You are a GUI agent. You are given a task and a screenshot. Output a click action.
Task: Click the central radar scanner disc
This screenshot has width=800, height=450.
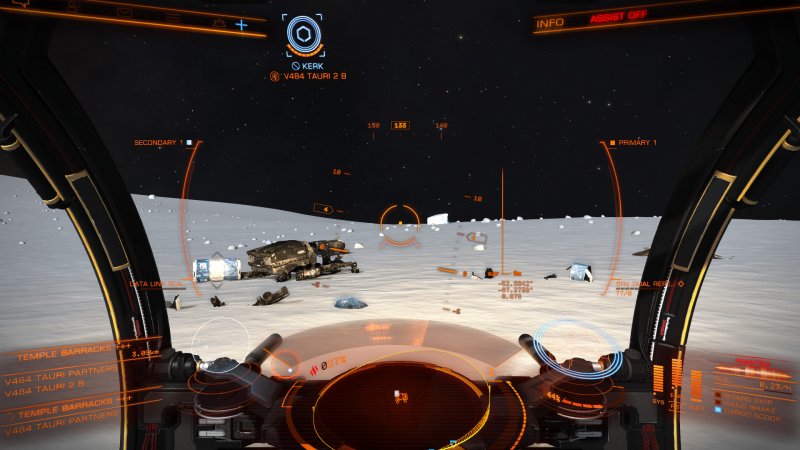coord(400,400)
